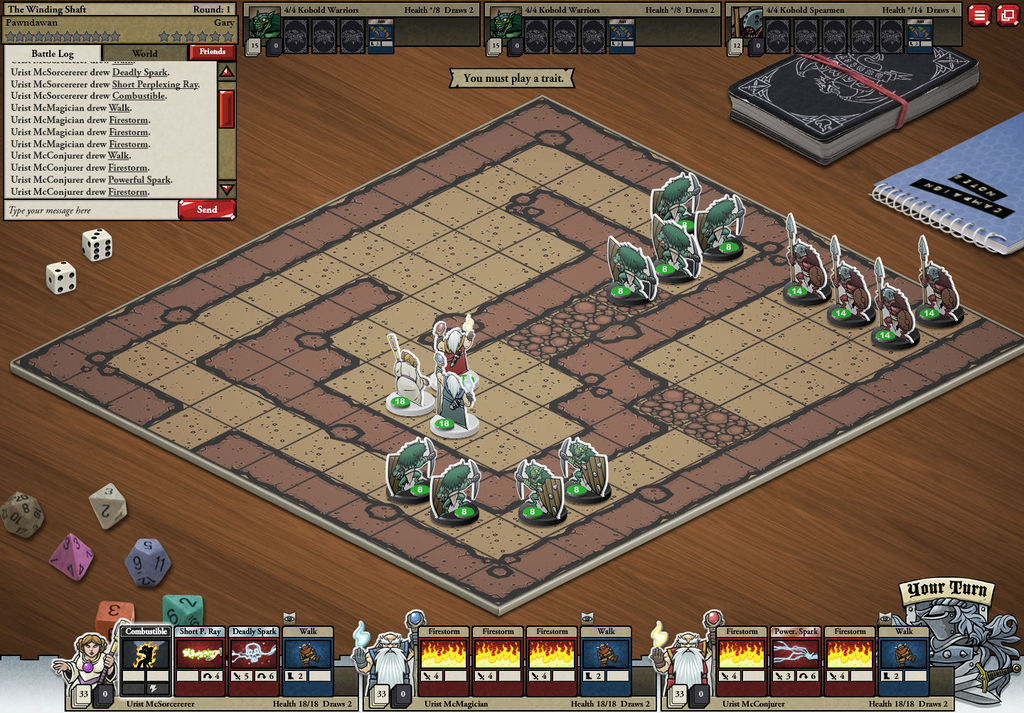
Task: Click Urist McMagician's wizard portrait
Action: tap(388, 660)
